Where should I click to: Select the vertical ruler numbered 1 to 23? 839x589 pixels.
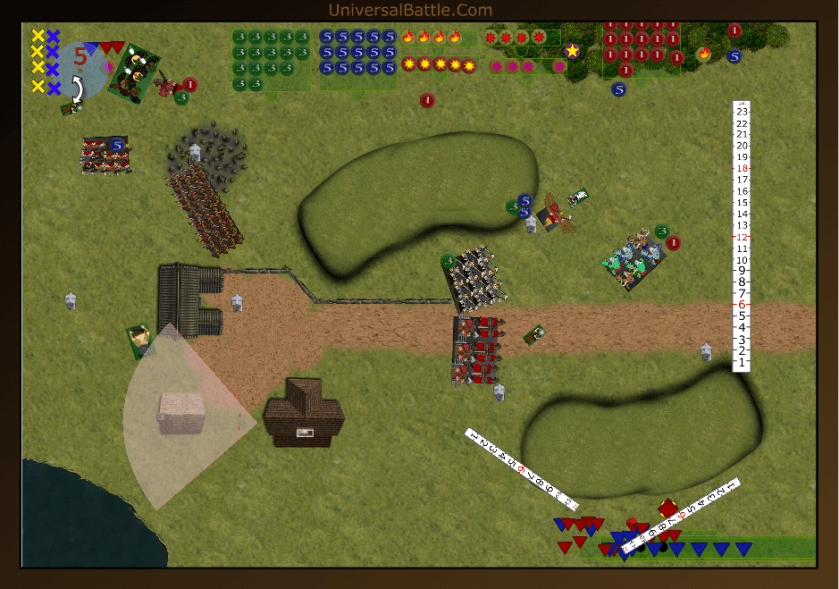tap(741, 236)
